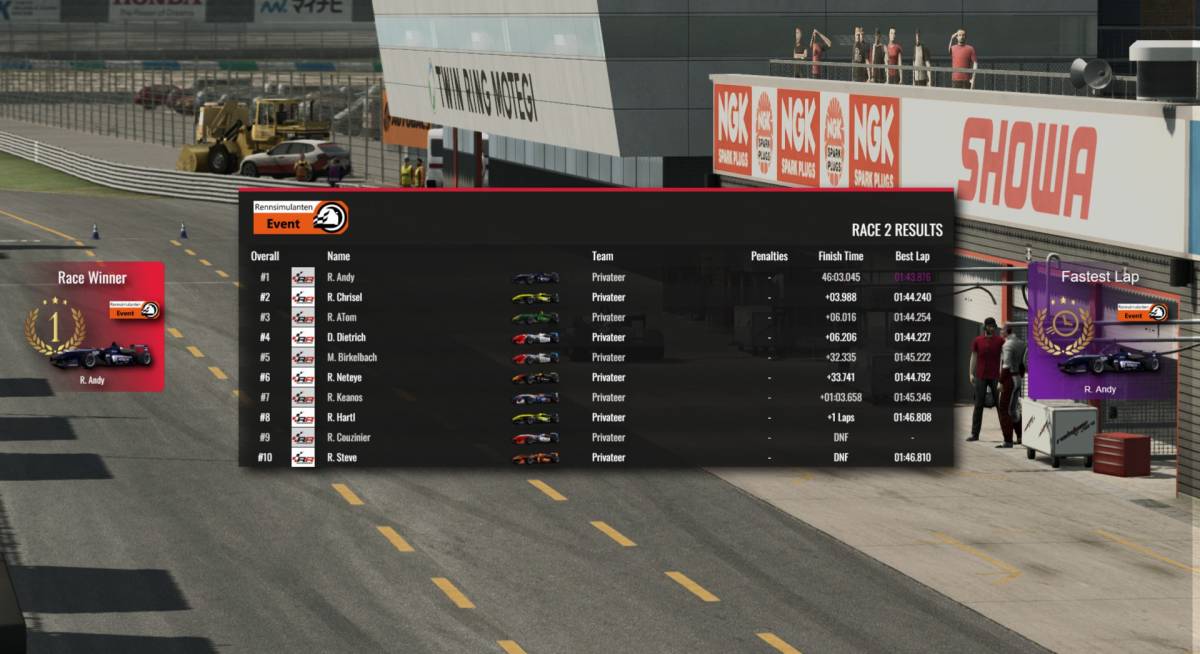The image size is (1200, 654).
Task: Pick R. Hartl's lapped-finisher row
Action: [595, 417]
